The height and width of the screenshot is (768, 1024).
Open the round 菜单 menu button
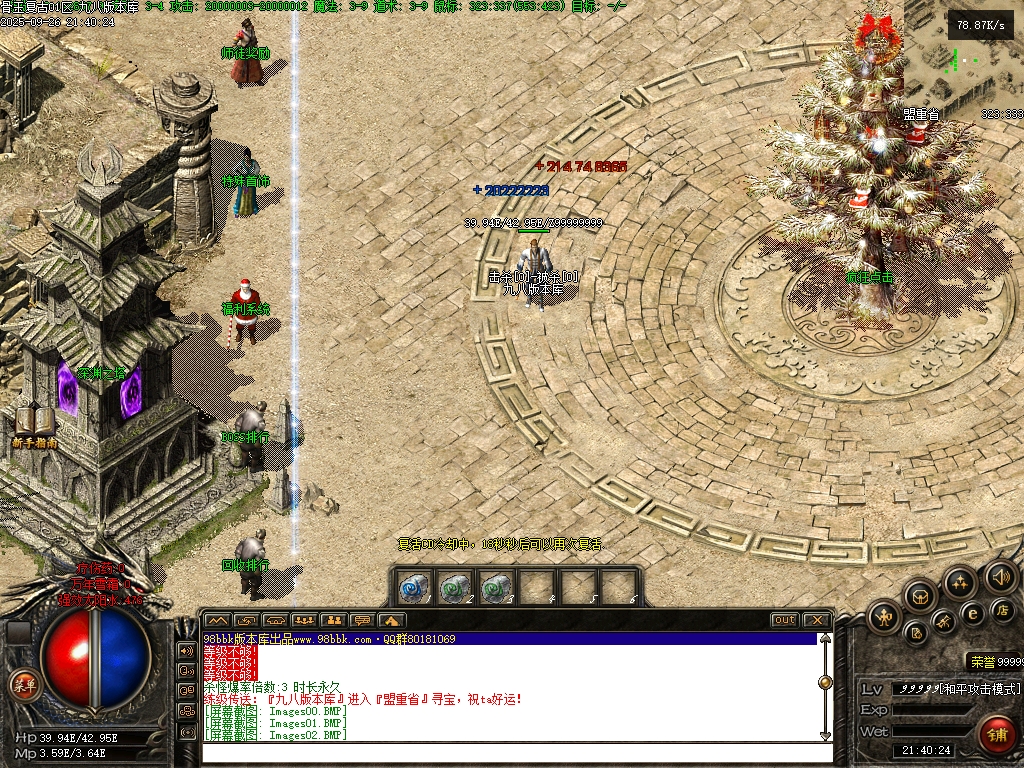coord(22,685)
